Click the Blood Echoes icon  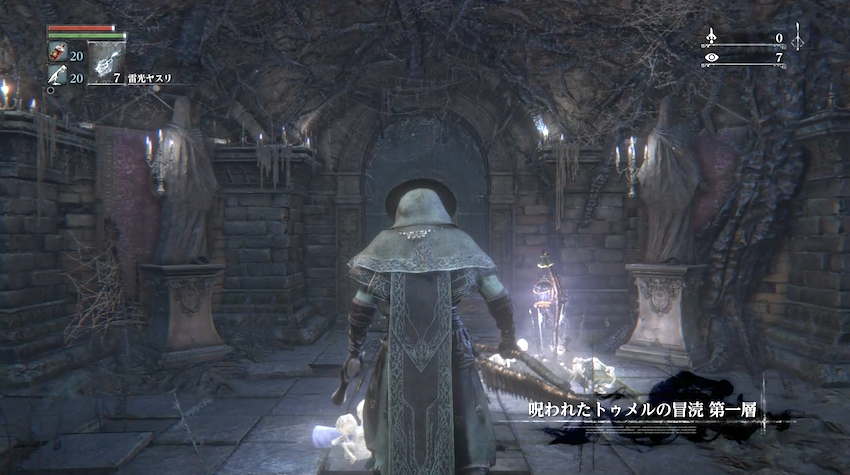(712, 38)
